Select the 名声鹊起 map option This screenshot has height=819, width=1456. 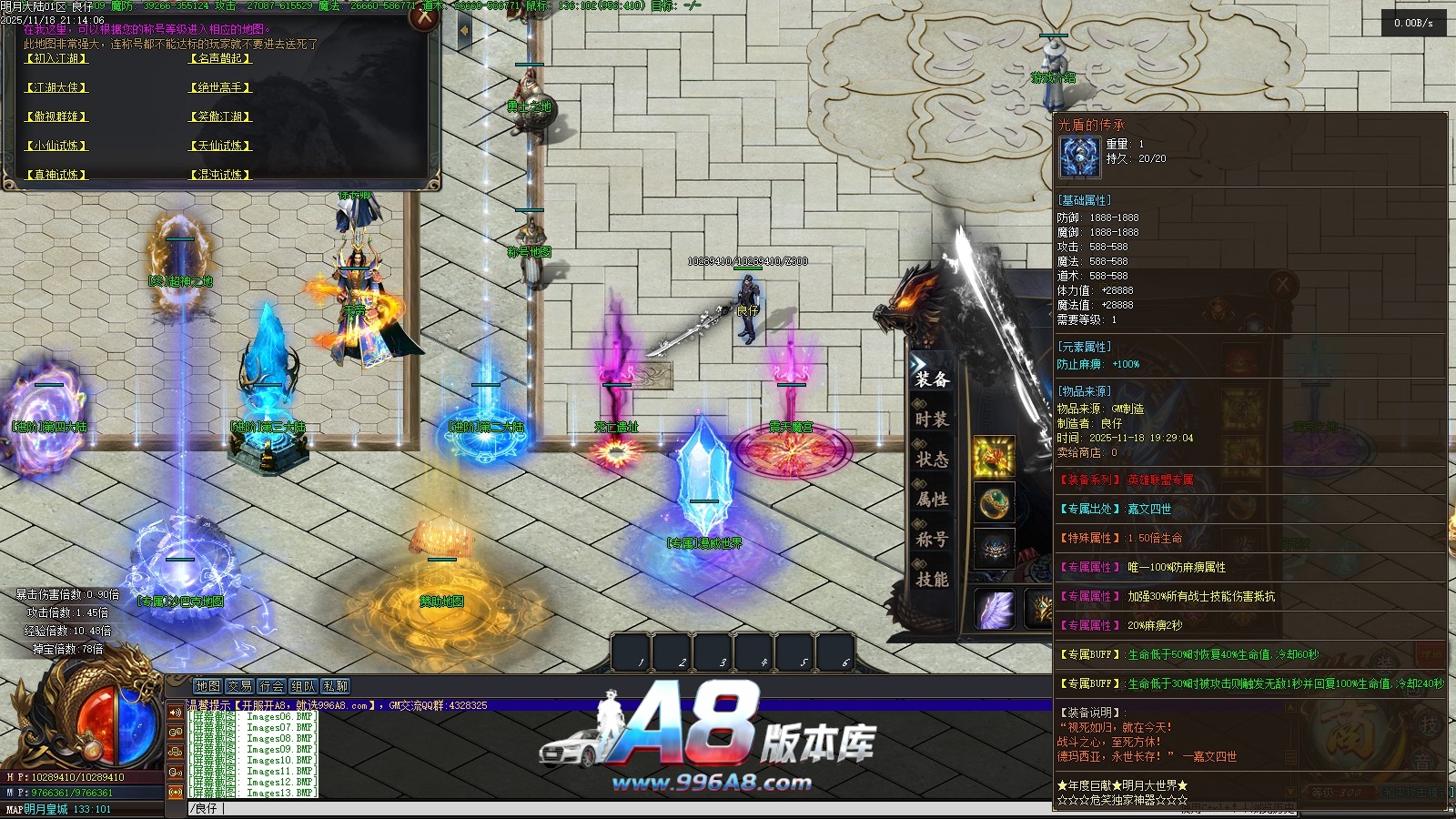(x=220, y=58)
